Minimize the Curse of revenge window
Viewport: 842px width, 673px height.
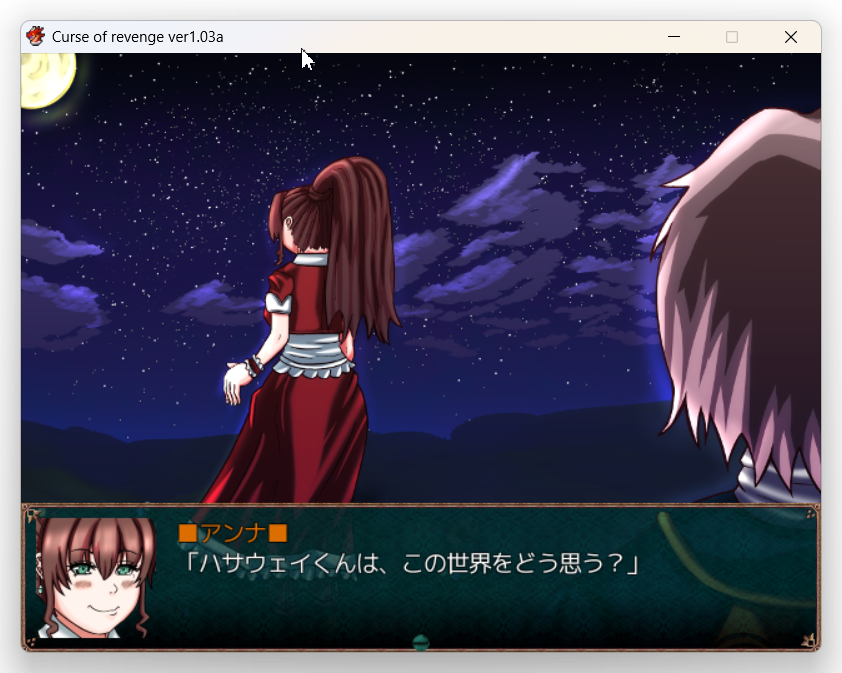click(x=674, y=37)
